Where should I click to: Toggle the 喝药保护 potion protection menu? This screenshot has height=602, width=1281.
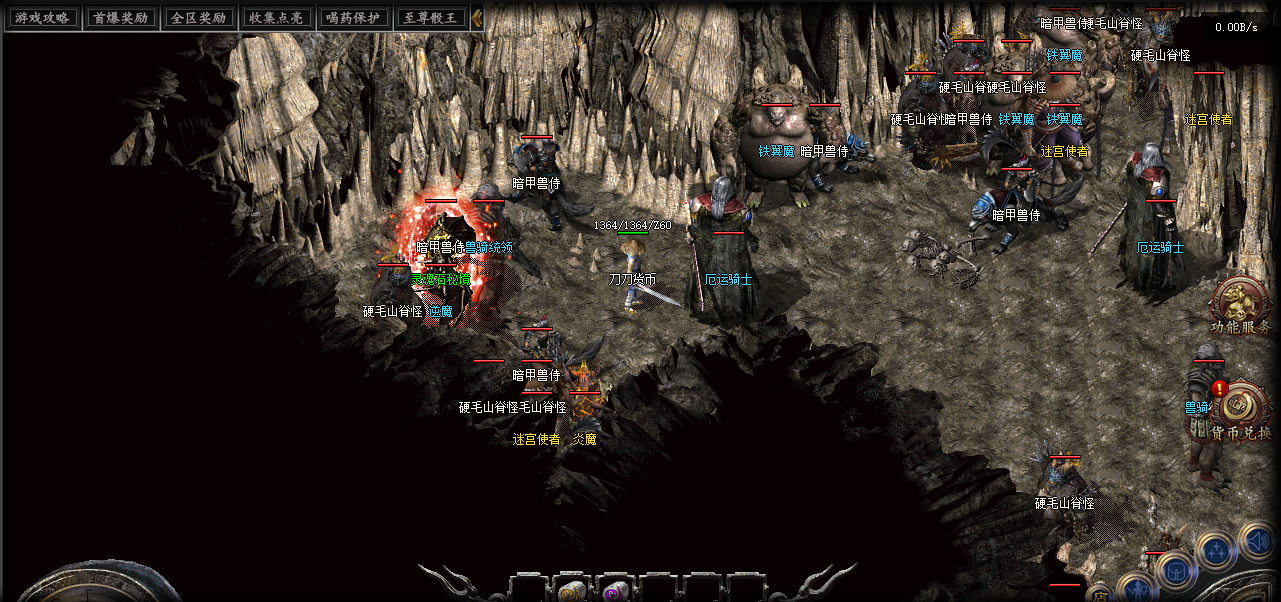(x=354, y=18)
